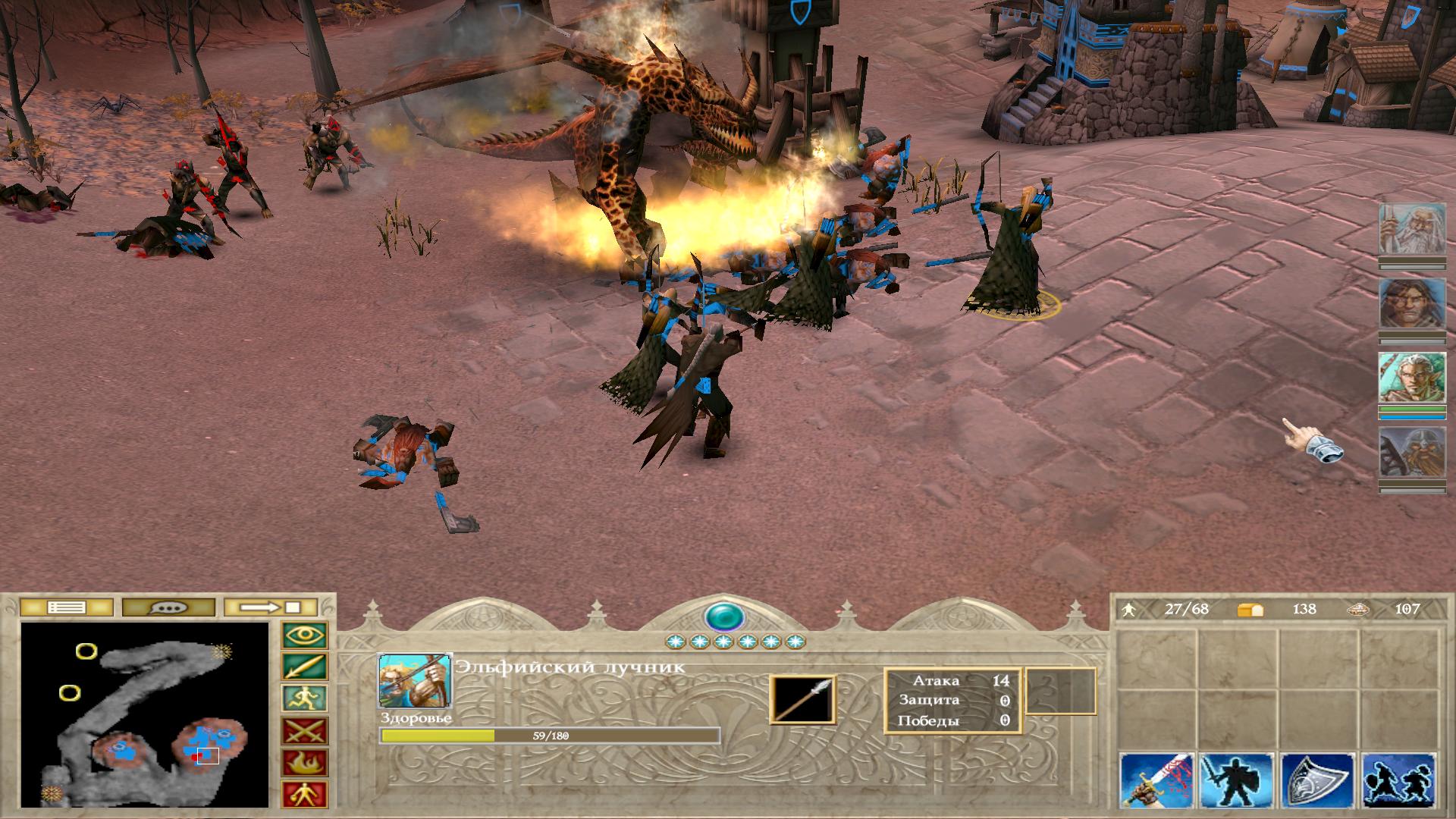
Task: Activate the two fighting silhouettes ability
Action: point(1398,781)
